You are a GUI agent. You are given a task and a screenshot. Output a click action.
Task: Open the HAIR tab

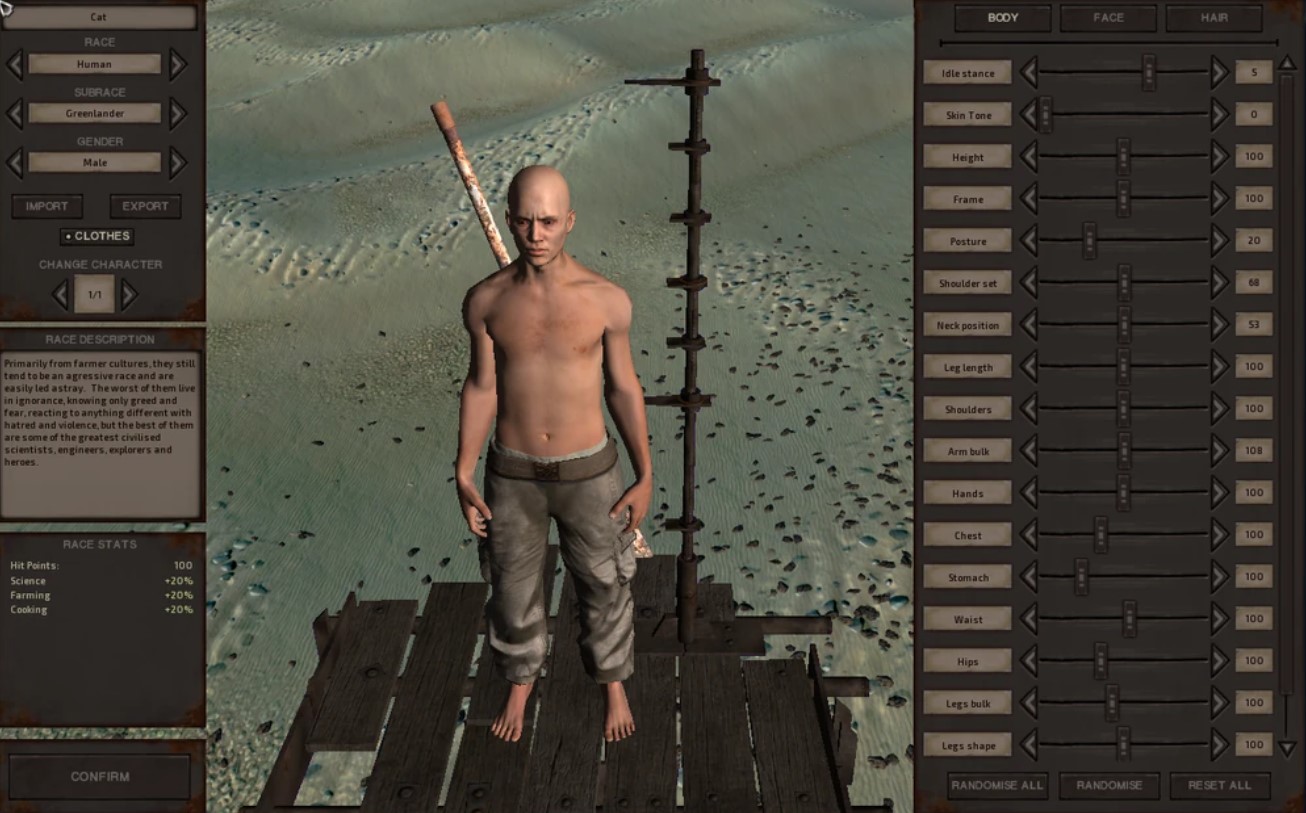[1213, 17]
